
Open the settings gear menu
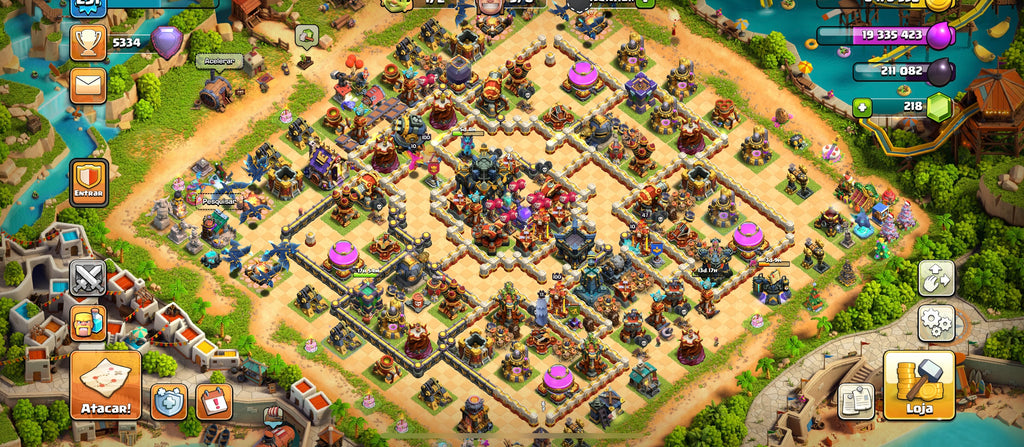click(937, 323)
